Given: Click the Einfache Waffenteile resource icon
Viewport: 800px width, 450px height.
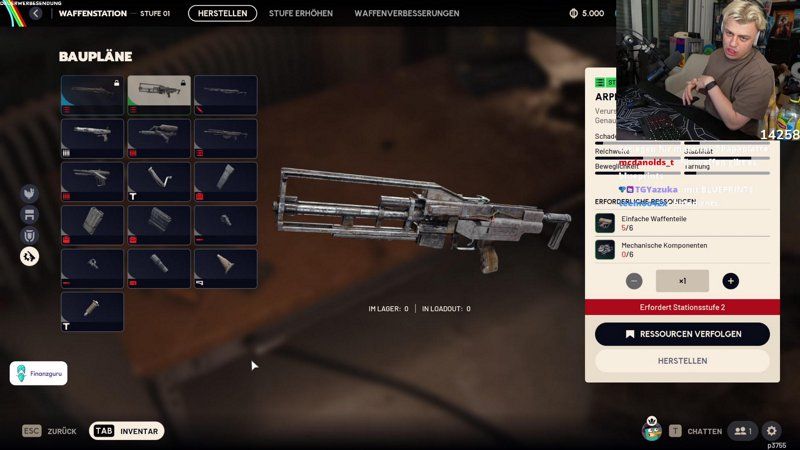Looking at the screenshot, I should pyautogui.click(x=604, y=223).
